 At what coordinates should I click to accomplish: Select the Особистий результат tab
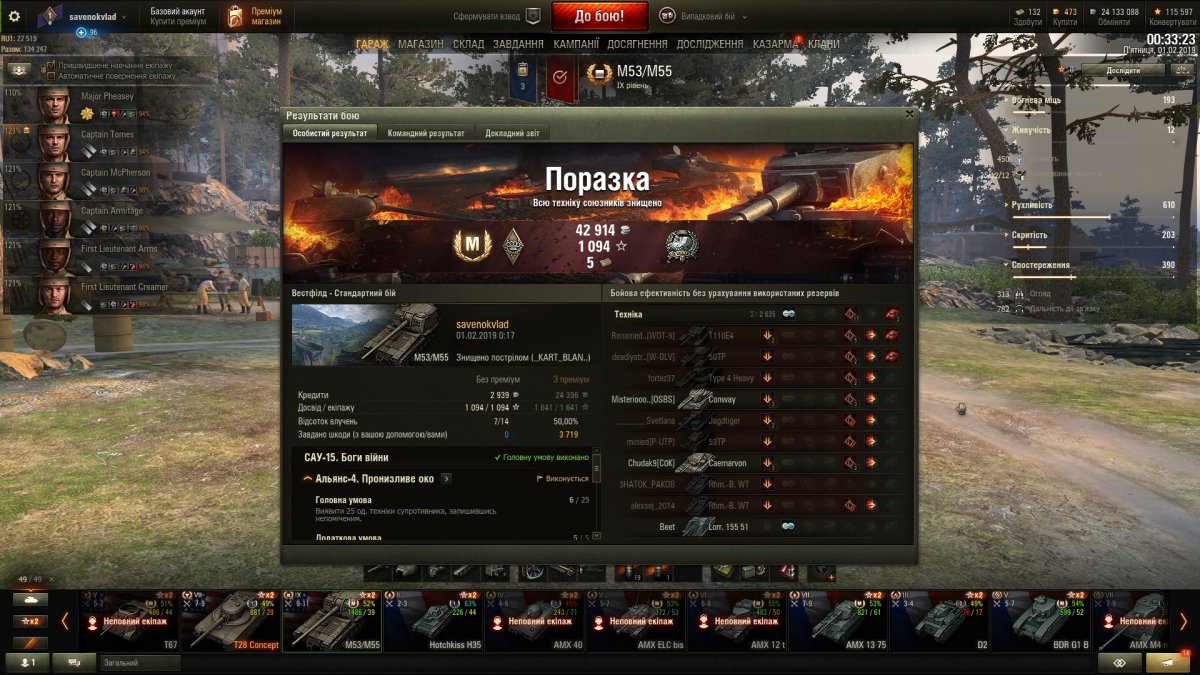click(x=331, y=133)
